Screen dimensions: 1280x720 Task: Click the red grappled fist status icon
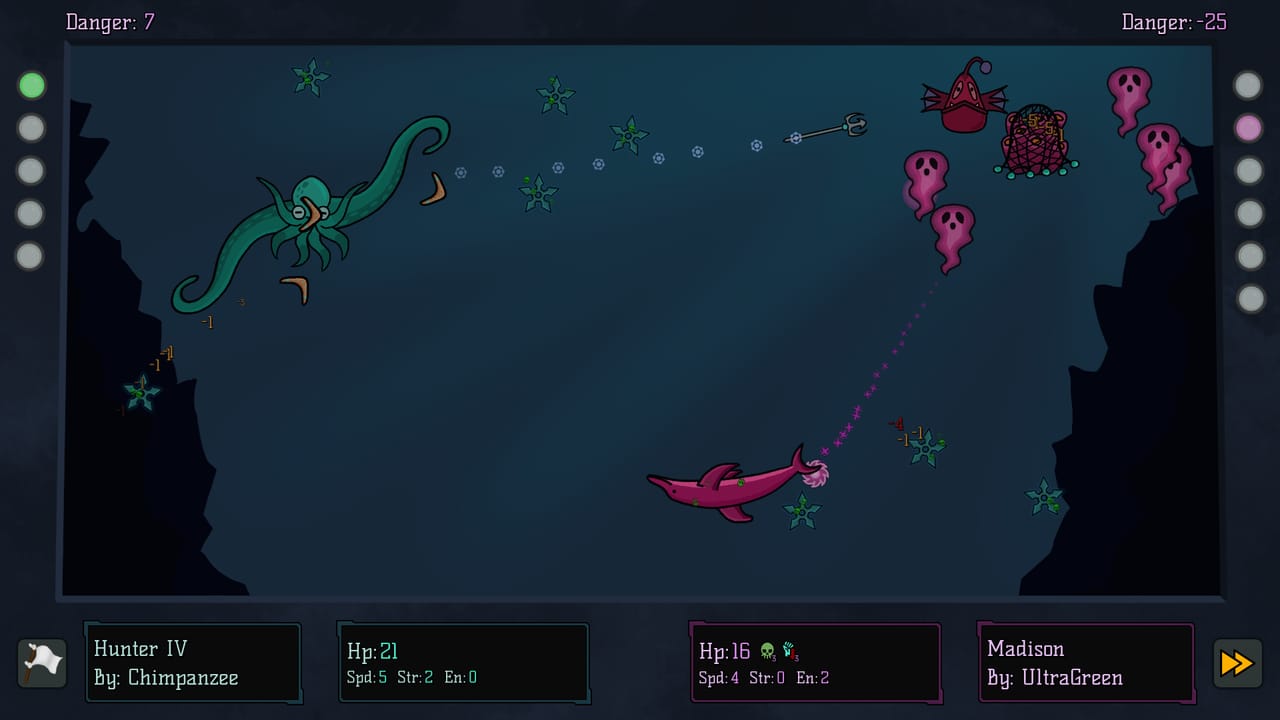click(x=789, y=649)
